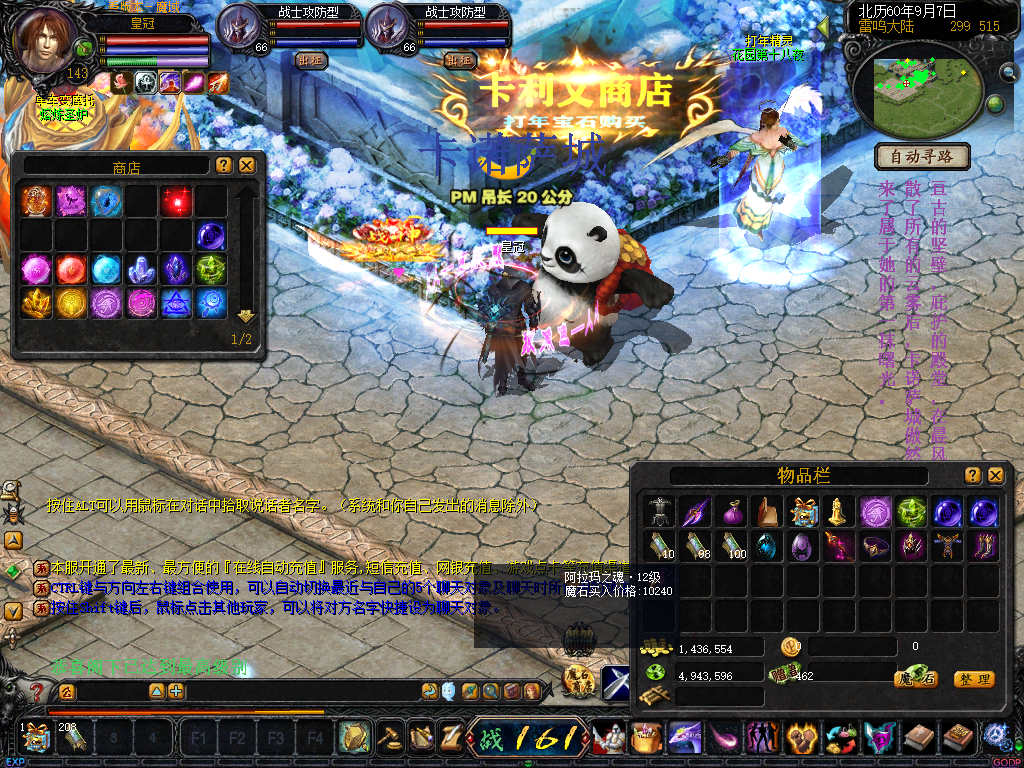Screen dimensions: 1024x768
Task: Select the gift box with skull in inventory
Action: click(803, 512)
